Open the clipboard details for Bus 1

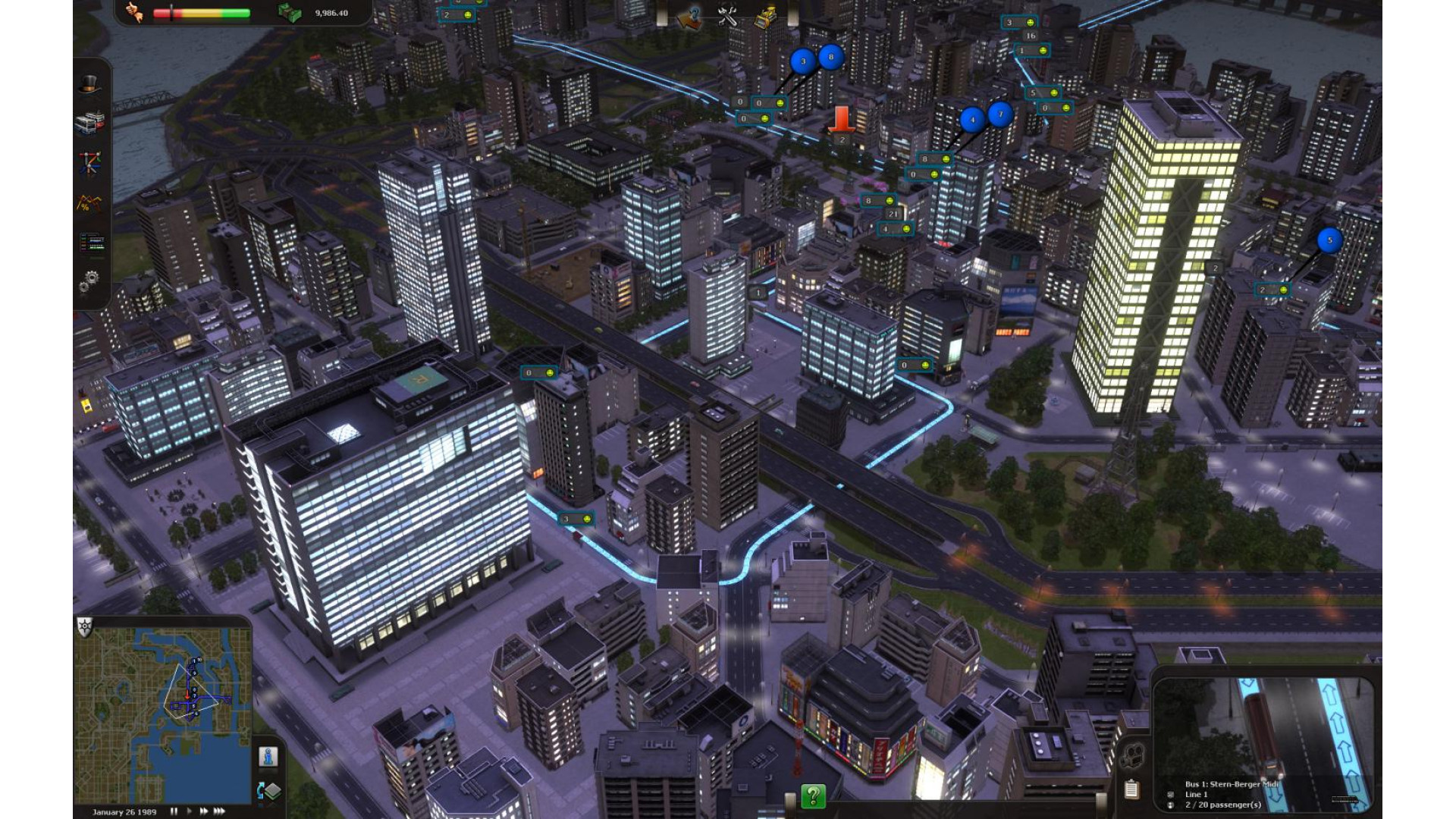point(1131,789)
